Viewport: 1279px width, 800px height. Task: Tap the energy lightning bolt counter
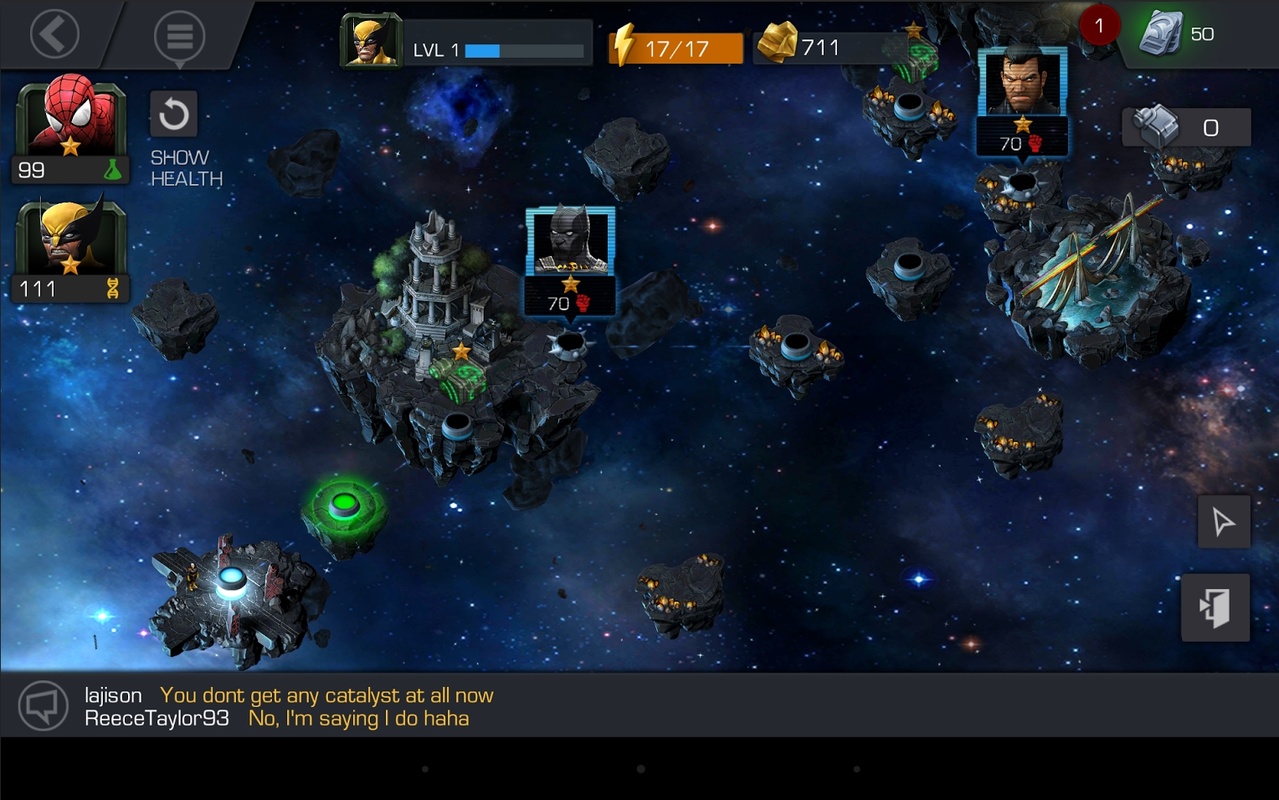pyautogui.click(x=676, y=47)
